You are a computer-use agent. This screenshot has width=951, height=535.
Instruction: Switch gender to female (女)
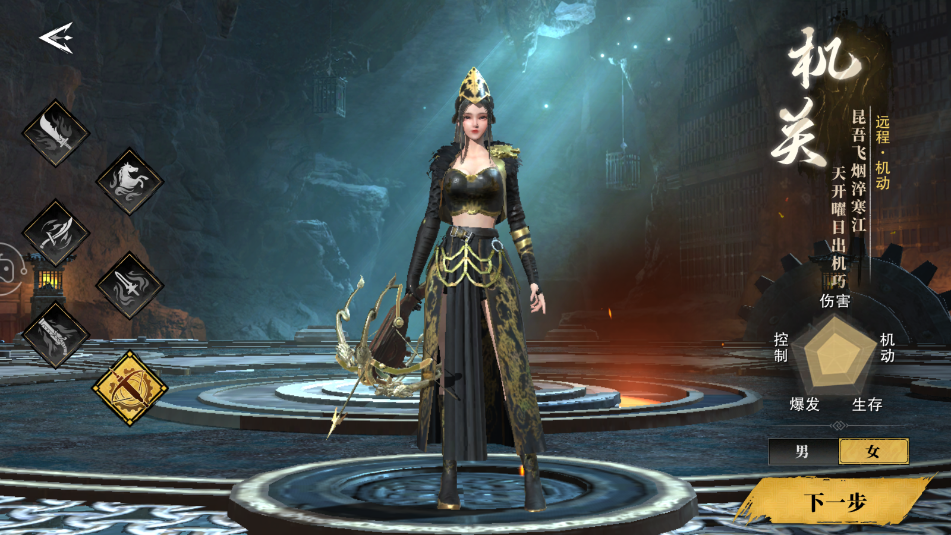(873, 451)
